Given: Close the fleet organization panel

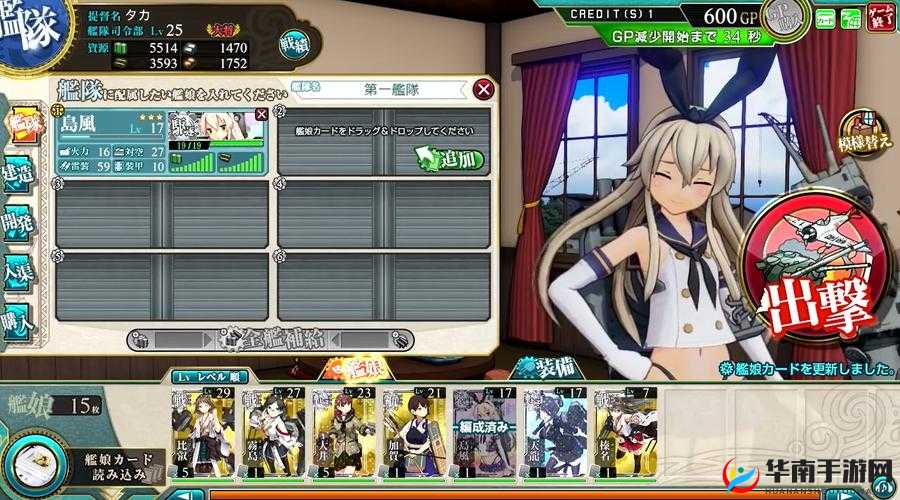Looking at the screenshot, I should (x=484, y=90).
